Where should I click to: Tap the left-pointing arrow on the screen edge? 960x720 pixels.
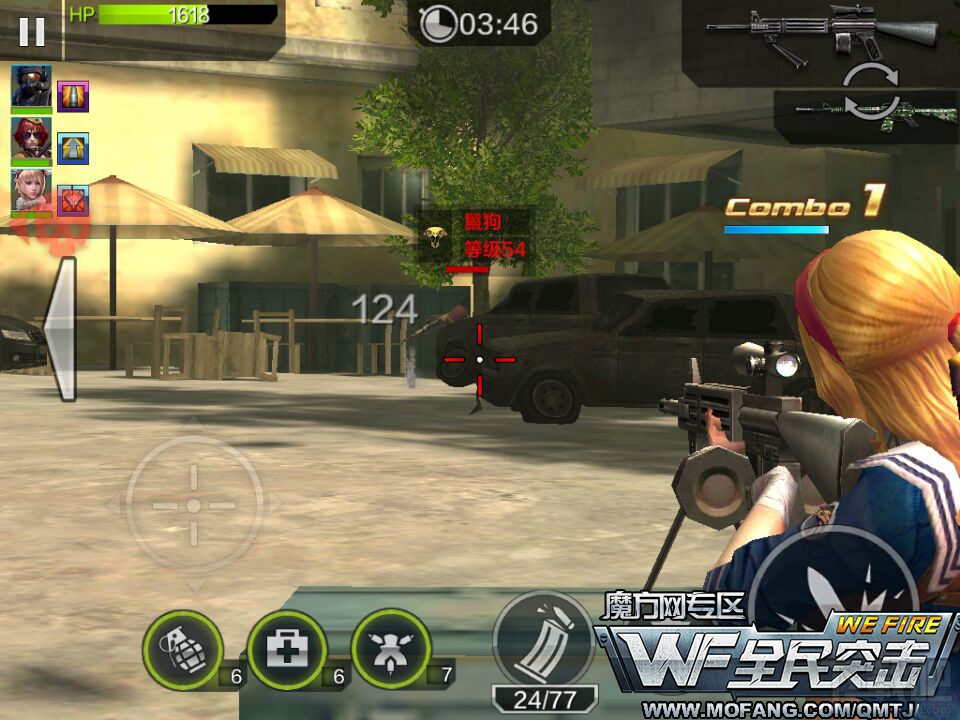58,329
